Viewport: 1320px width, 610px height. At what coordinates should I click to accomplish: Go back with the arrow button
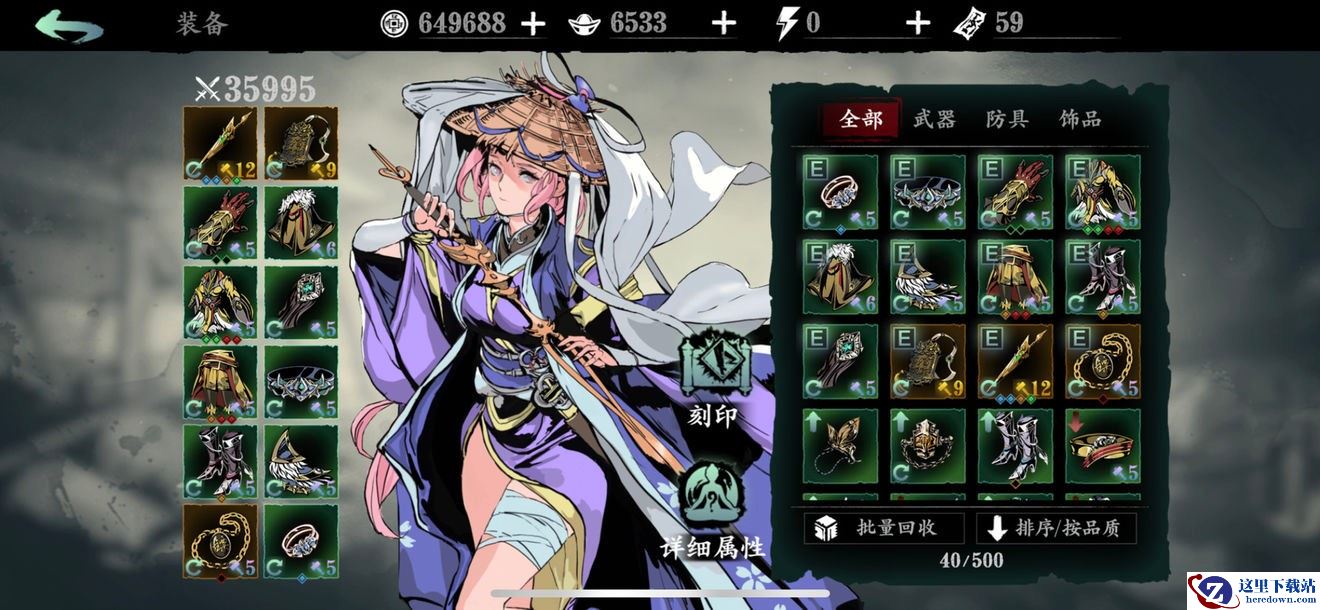pyautogui.click(x=69, y=24)
